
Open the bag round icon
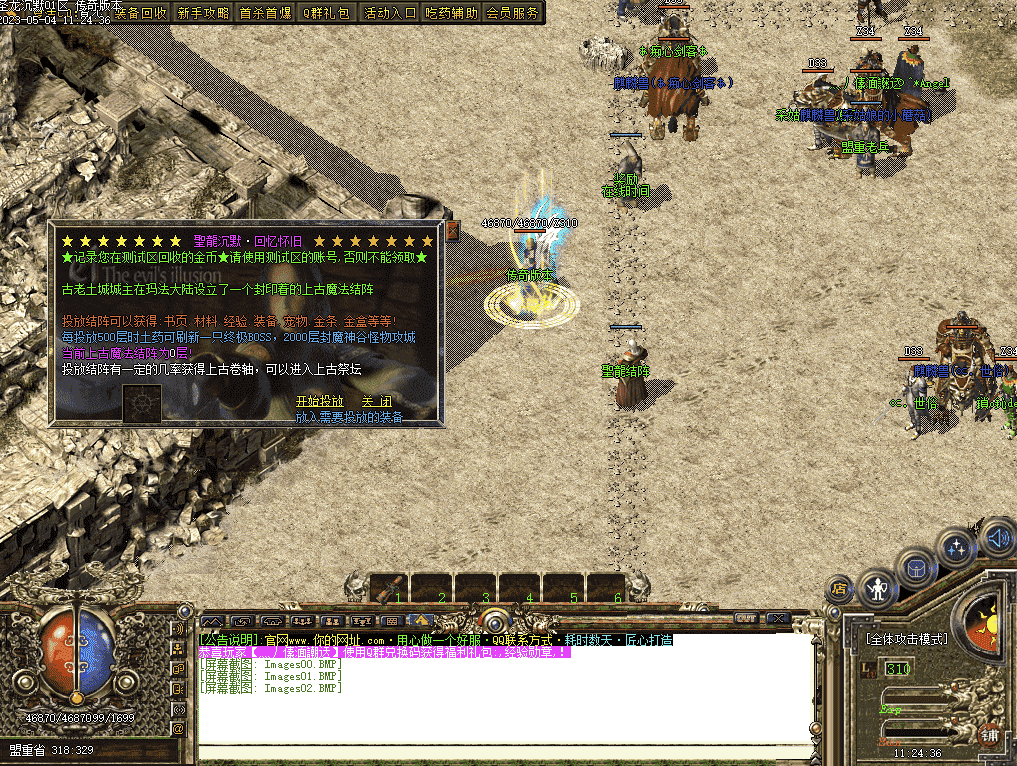click(x=916, y=568)
